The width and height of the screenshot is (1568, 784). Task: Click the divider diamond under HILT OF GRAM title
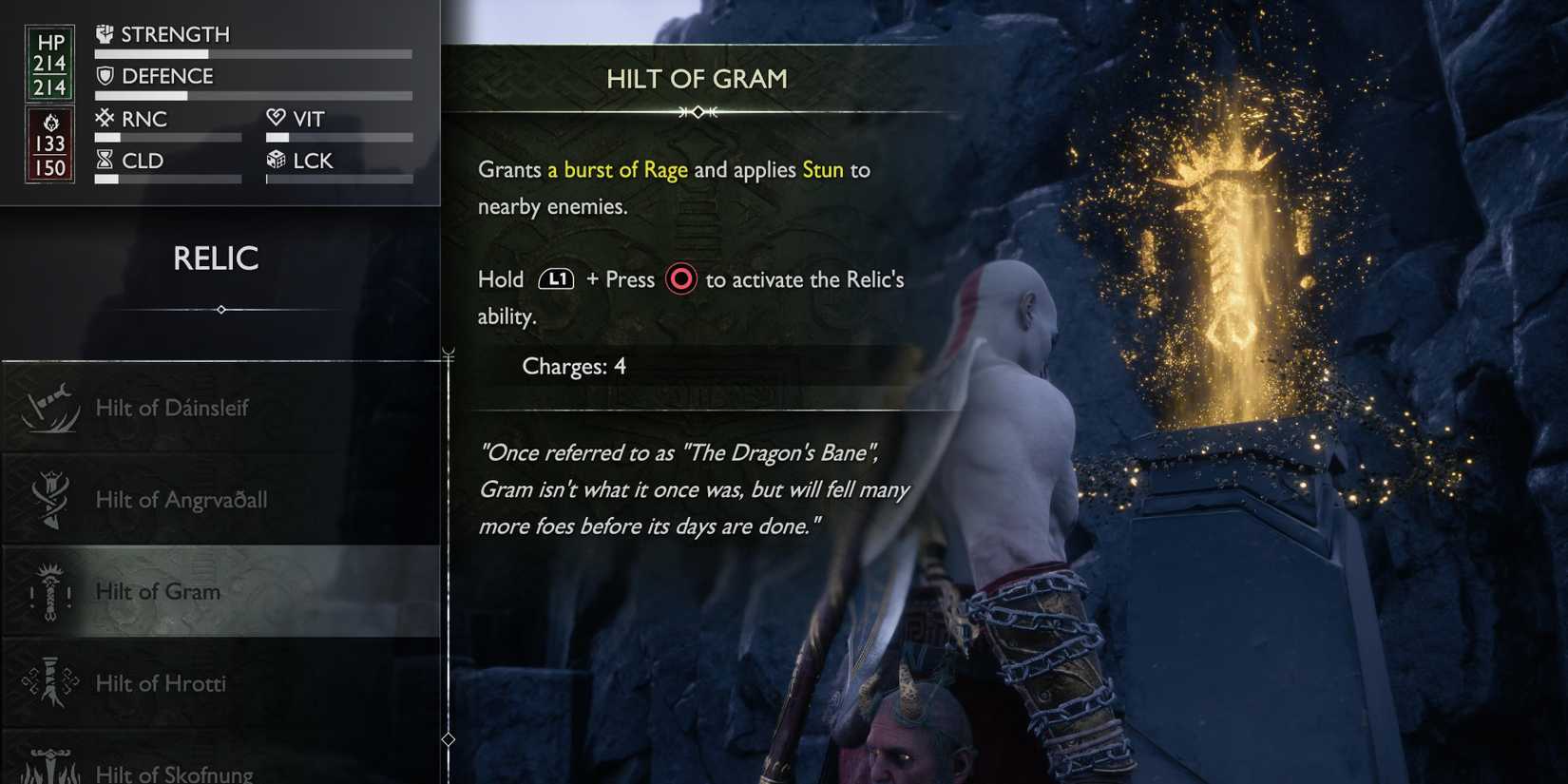697,111
